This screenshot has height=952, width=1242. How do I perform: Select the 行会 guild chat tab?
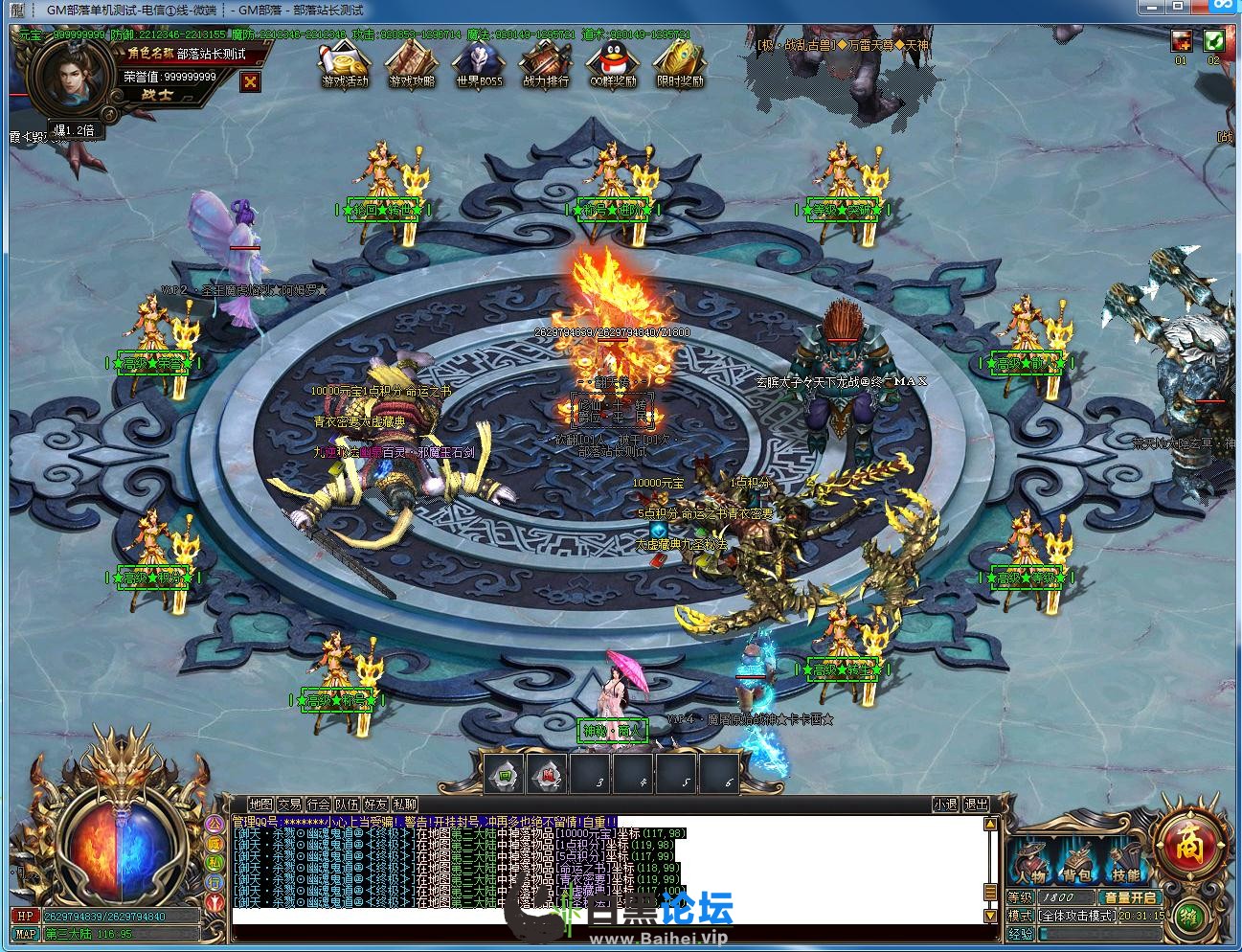tap(318, 805)
